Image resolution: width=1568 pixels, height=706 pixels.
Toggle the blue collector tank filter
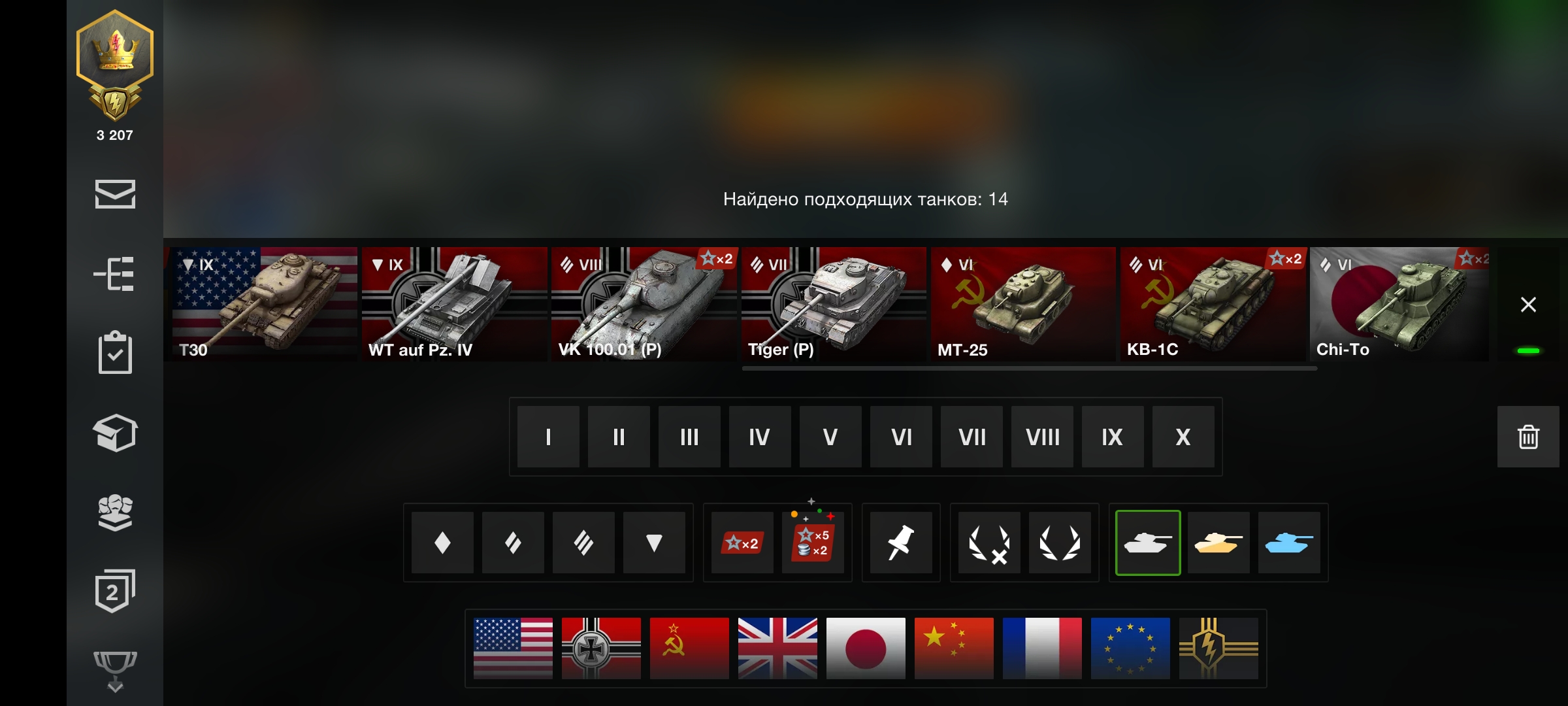1289,543
